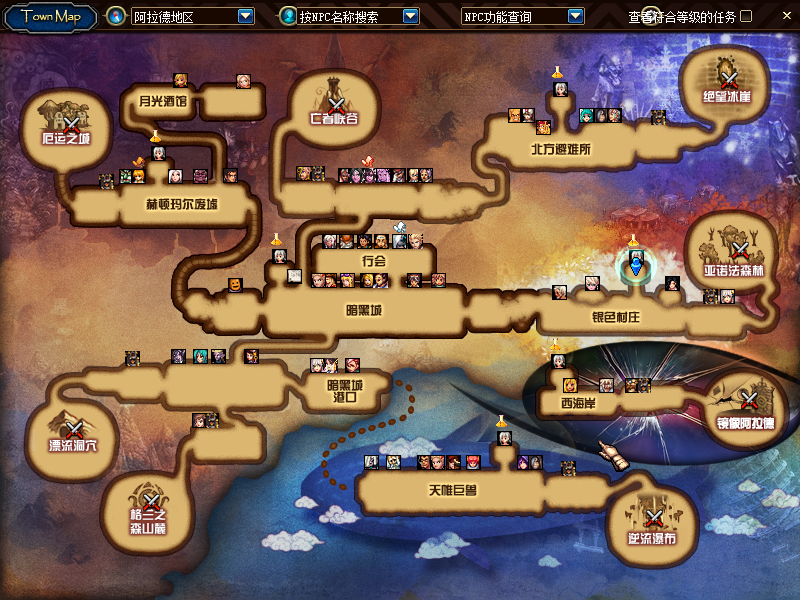Click the glowing blue player location marker
The image size is (800, 600).
[x=634, y=268]
